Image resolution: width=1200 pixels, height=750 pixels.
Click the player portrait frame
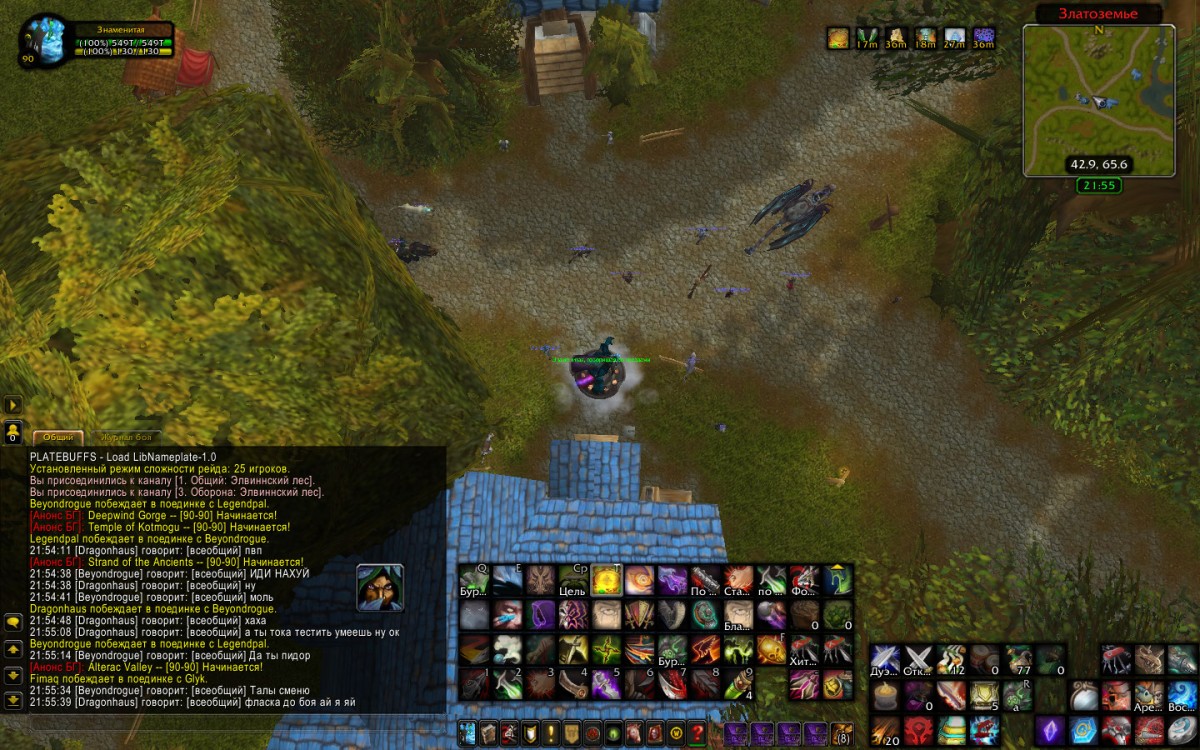[42, 40]
